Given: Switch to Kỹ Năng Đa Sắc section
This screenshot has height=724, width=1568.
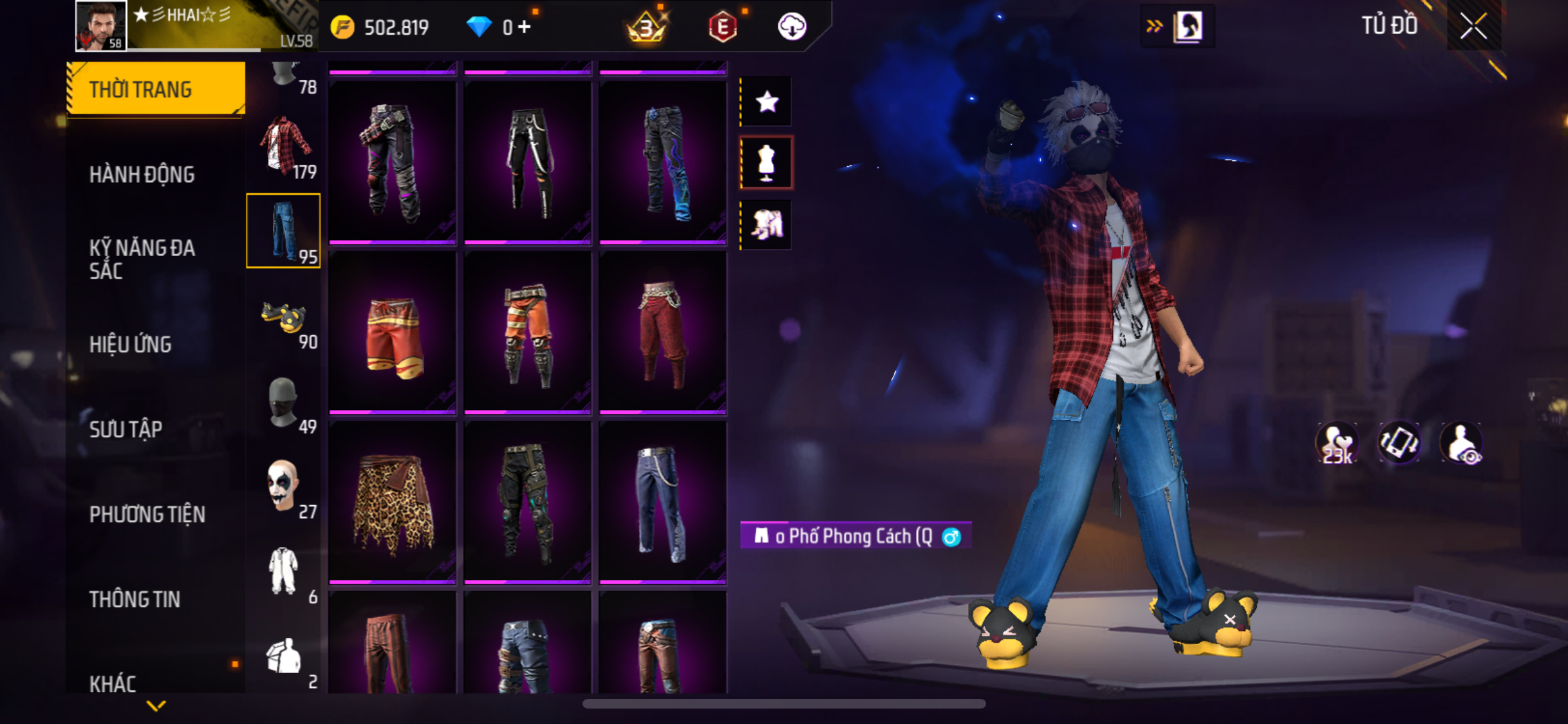Looking at the screenshot, I should click(142, 259).
